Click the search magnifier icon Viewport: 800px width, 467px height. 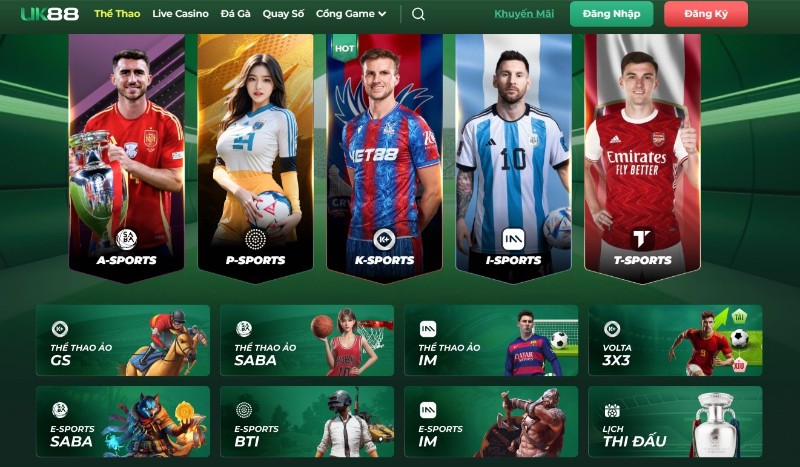click(x=418, y=14)
